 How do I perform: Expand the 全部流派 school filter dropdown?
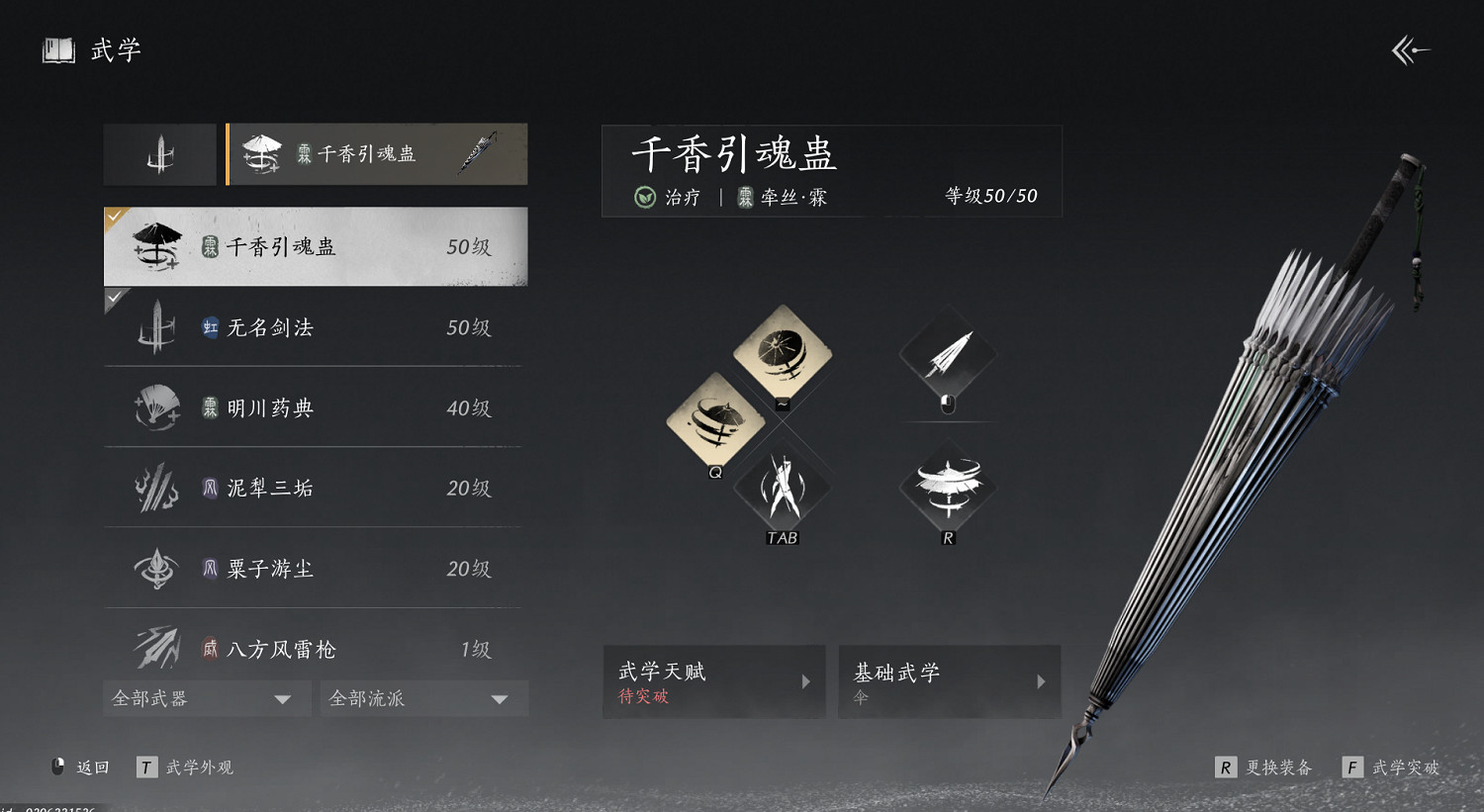pyautogui.click(x=423, y=698)
